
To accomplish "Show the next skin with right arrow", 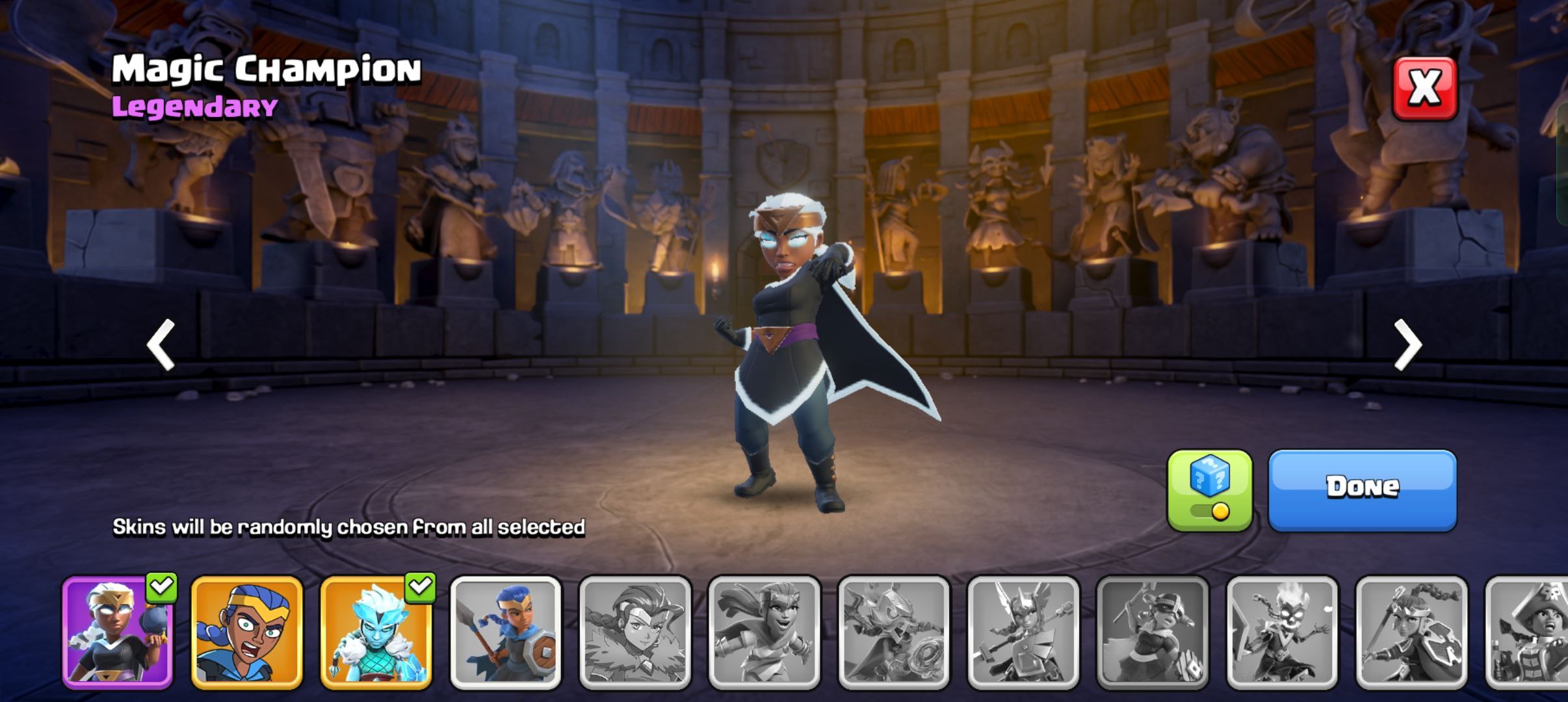I will coord(1408,344).
